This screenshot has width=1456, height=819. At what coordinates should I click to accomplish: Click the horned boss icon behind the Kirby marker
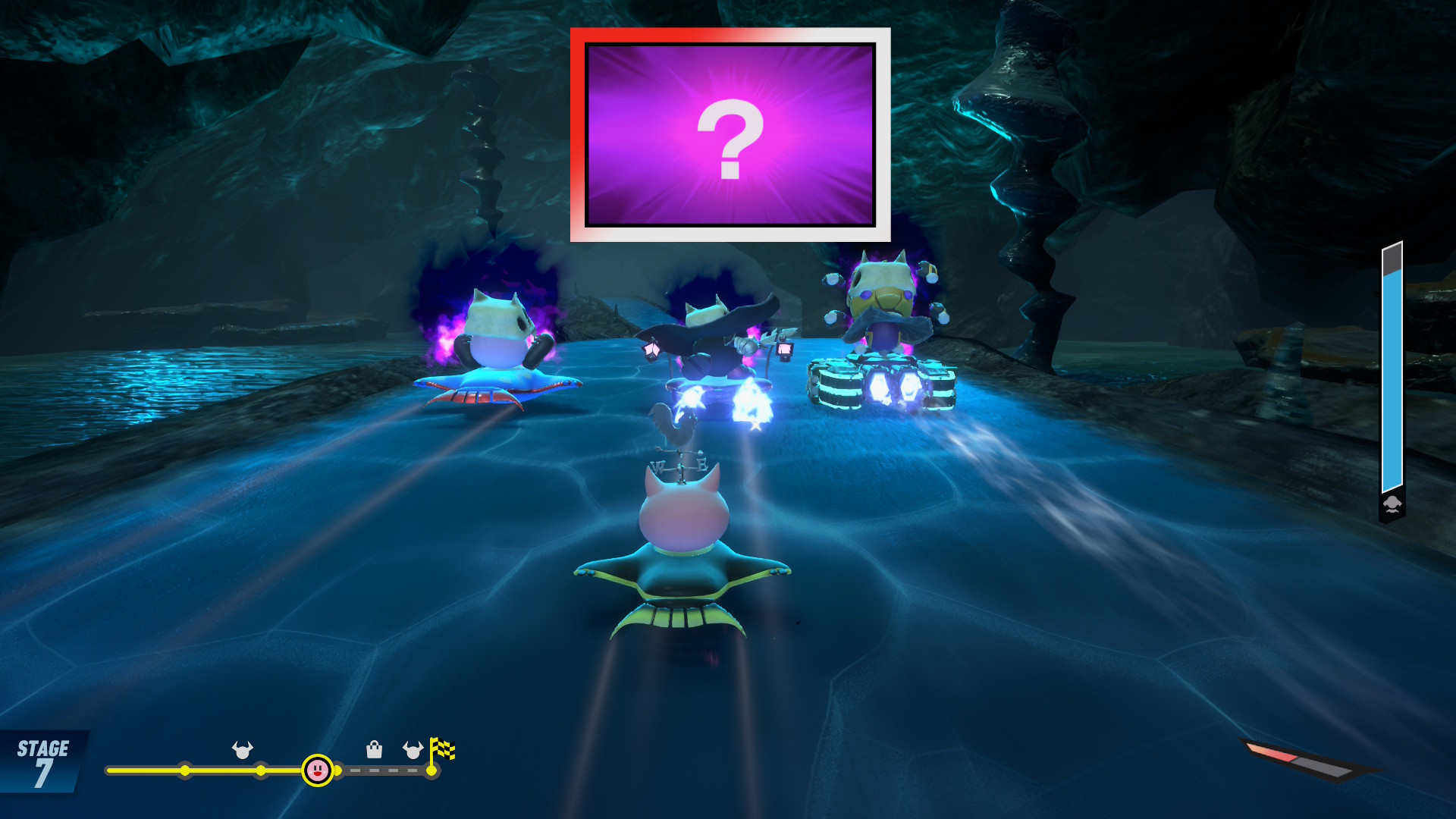click(x=243, y=750)
